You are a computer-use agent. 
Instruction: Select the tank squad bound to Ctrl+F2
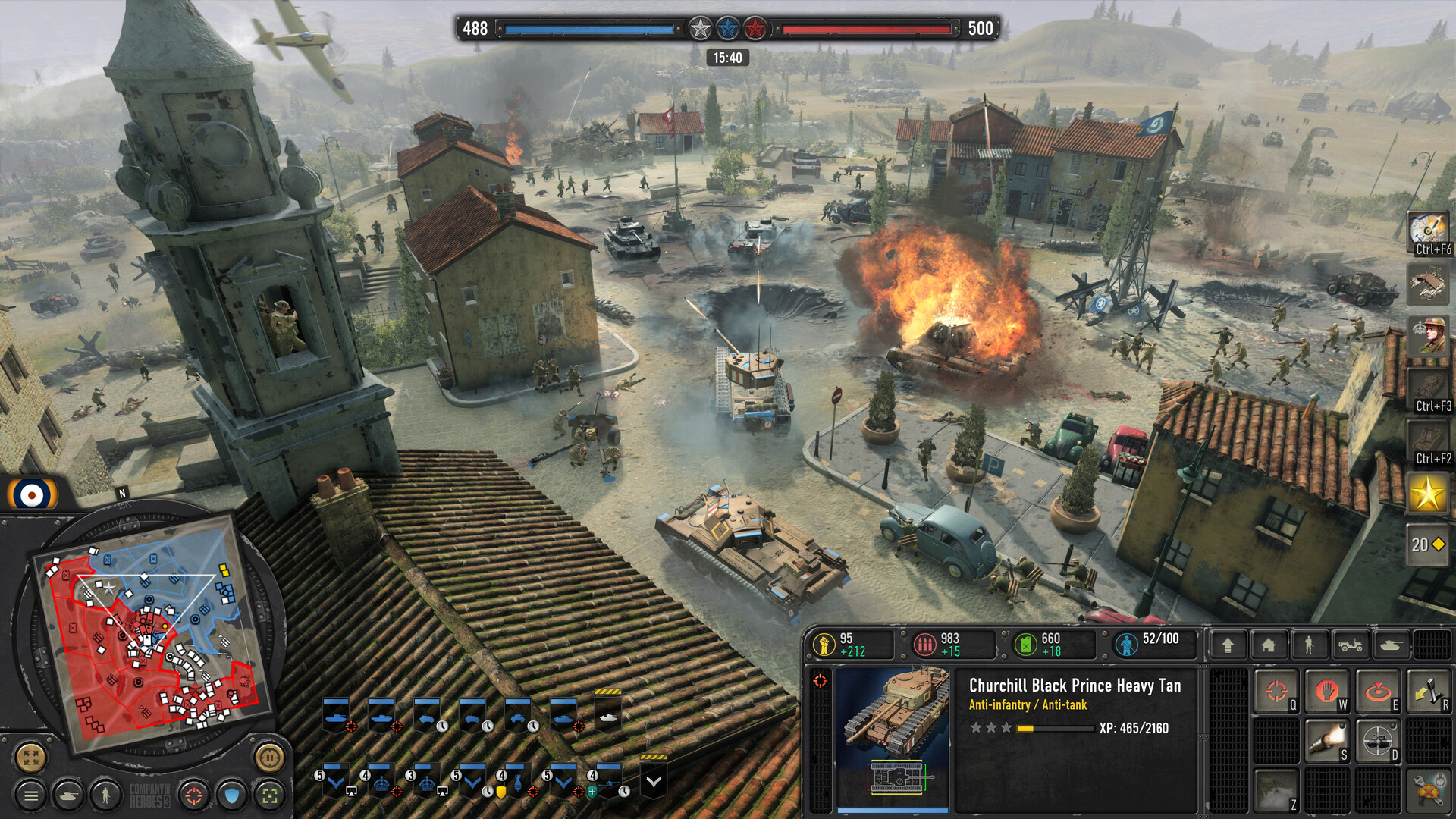[1427, 438]
